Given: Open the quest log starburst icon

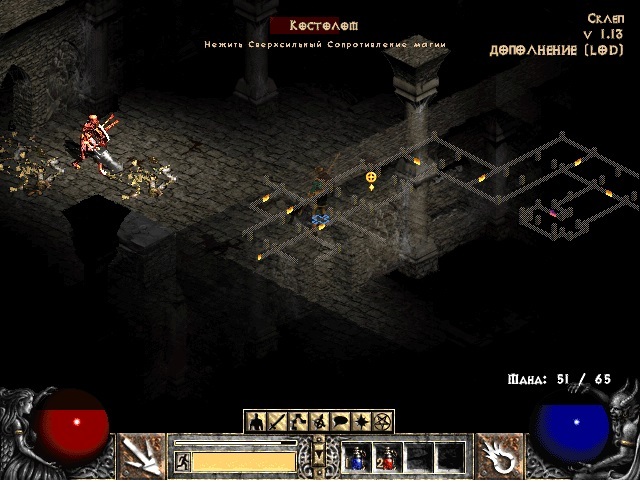Looking at the screenshot, I should click(362, 421).
